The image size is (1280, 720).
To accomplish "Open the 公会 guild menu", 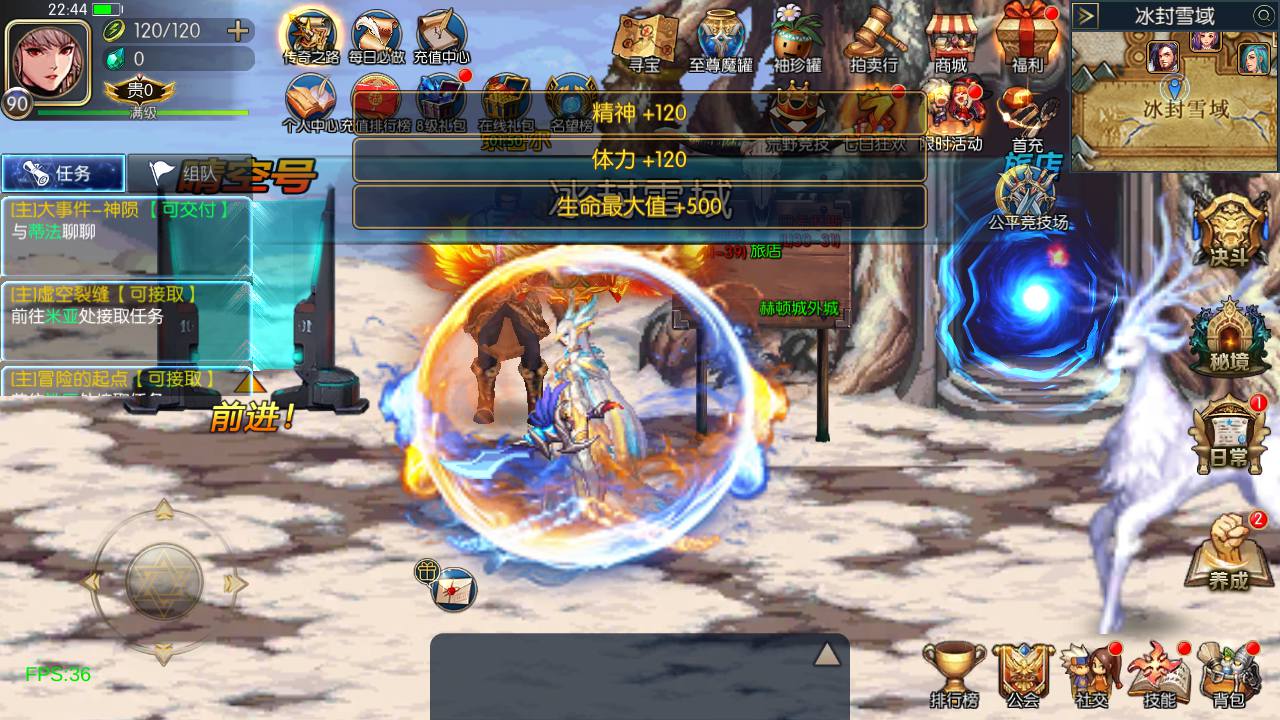I will [x=1023, y=674].
